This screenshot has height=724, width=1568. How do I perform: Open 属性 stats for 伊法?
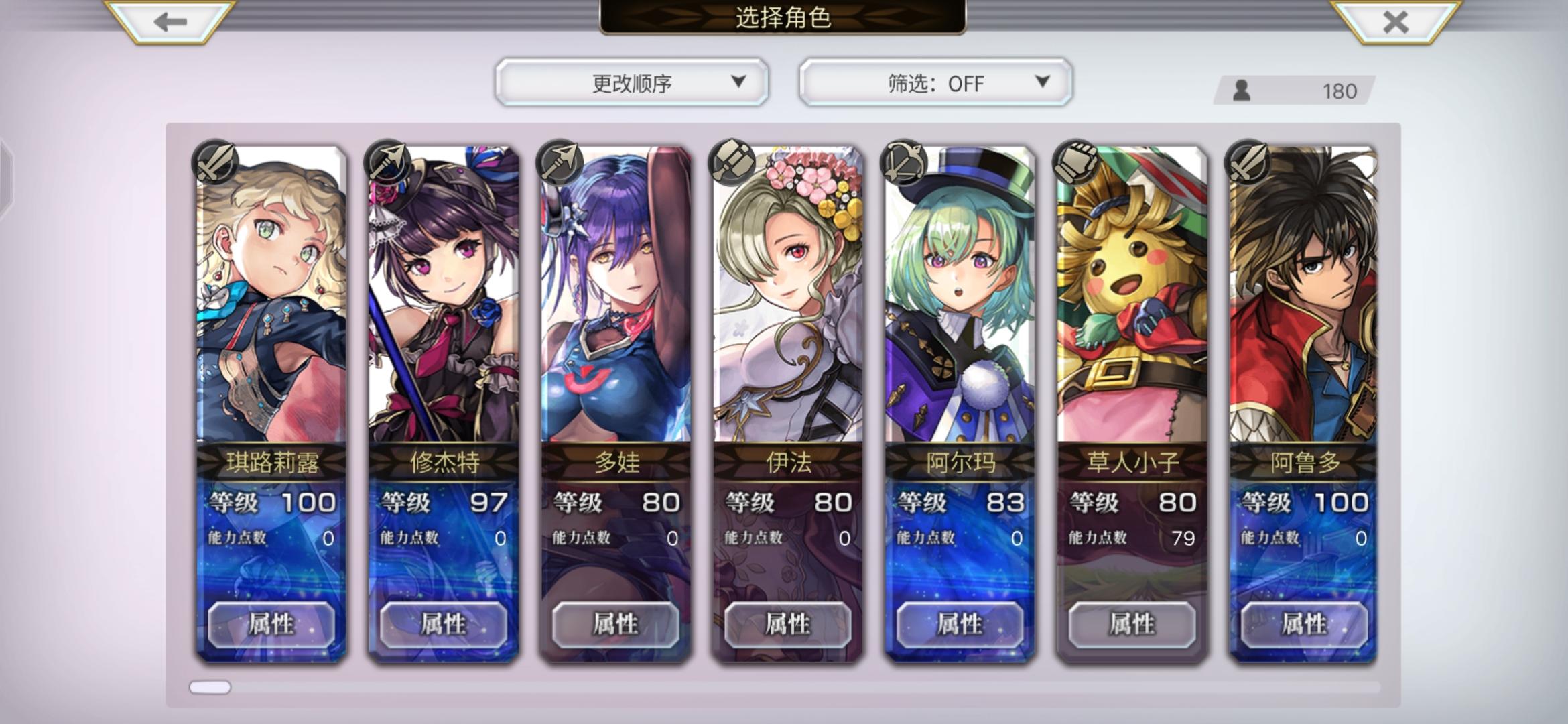coord(787,625)
